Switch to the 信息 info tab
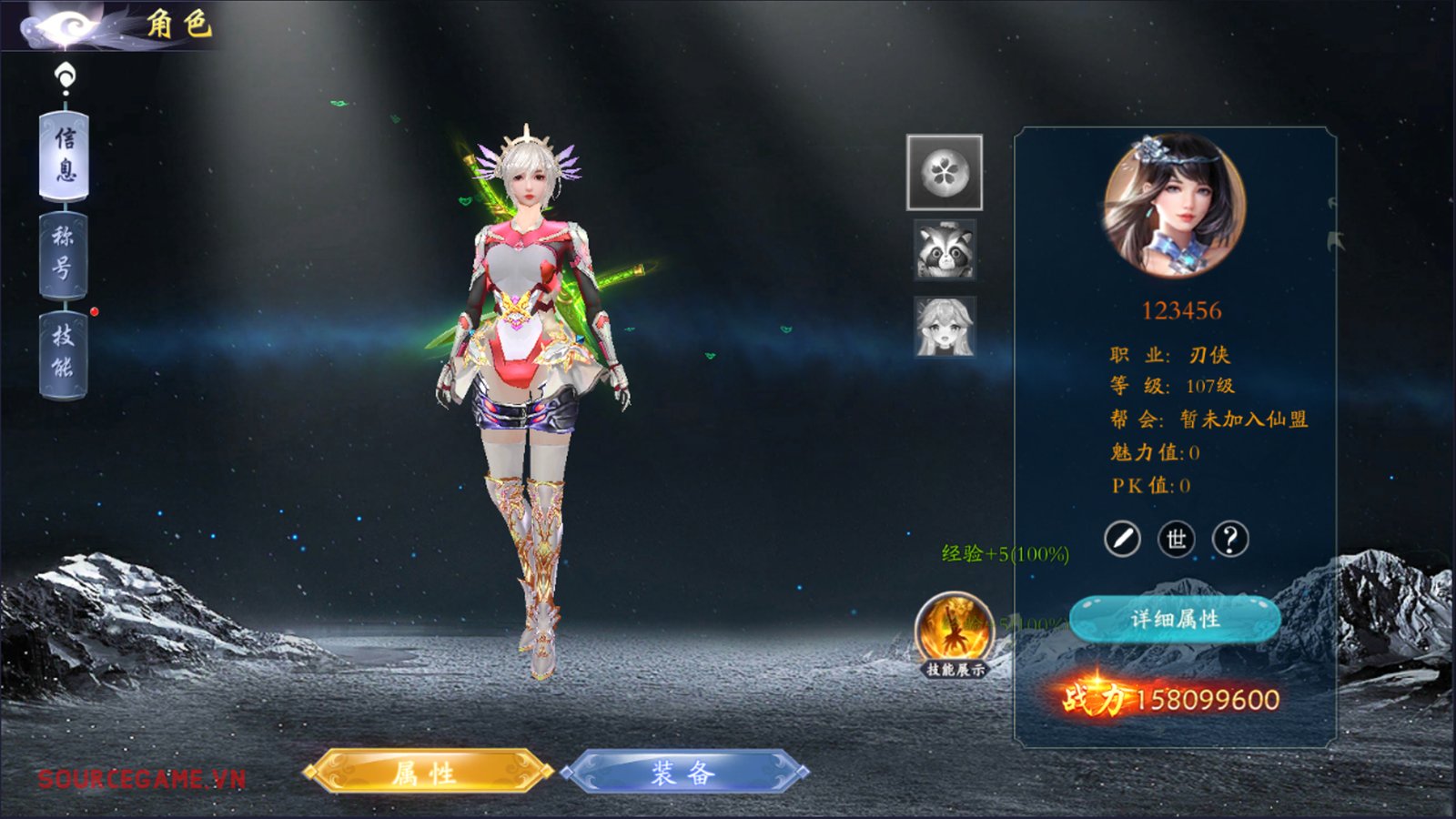 tap(64, 155)
